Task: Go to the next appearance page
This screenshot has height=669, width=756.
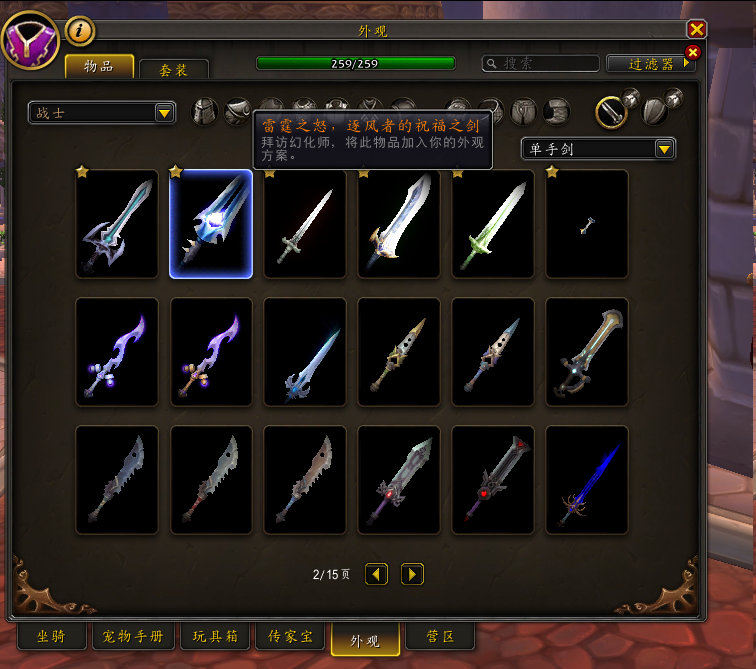Action: 412,574
